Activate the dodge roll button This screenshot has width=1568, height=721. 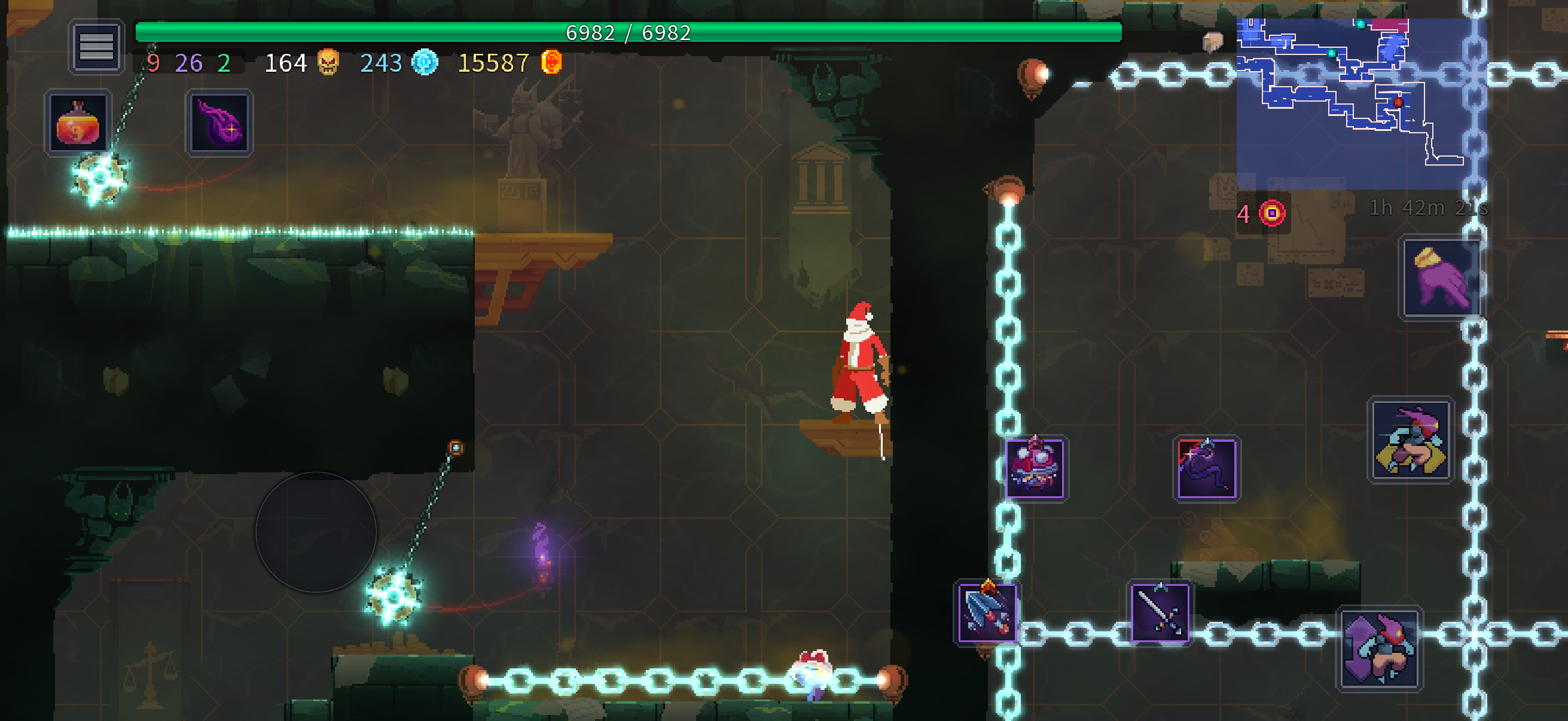click(1410, 440)
